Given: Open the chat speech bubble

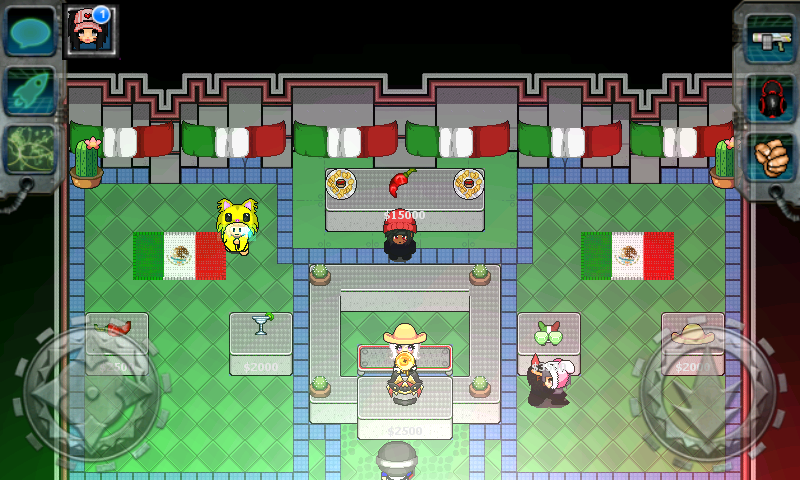Looking at the screenshot, I should point(29,31).
